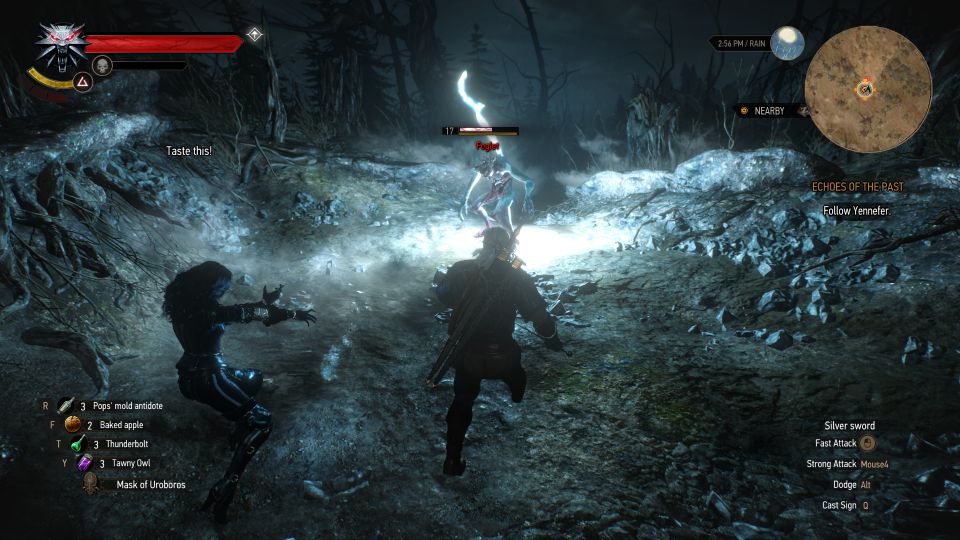This screenshot has width=960, height=540.
Task: Select the Thunderbolt potion slot
Action: tap(75, 444)
